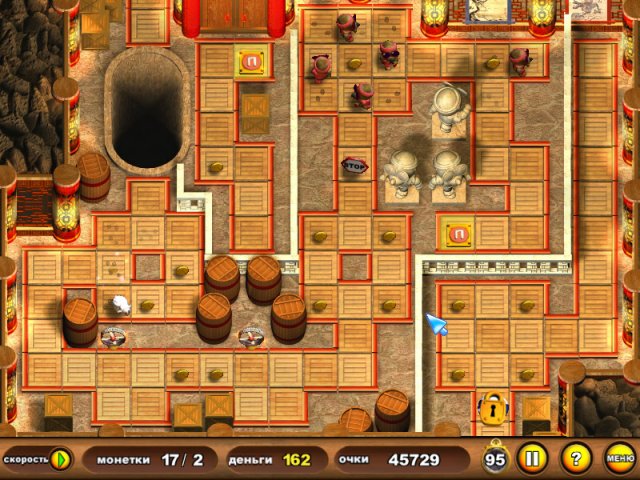
Task: Open help with the question mark button
Action: pos(575,460)
